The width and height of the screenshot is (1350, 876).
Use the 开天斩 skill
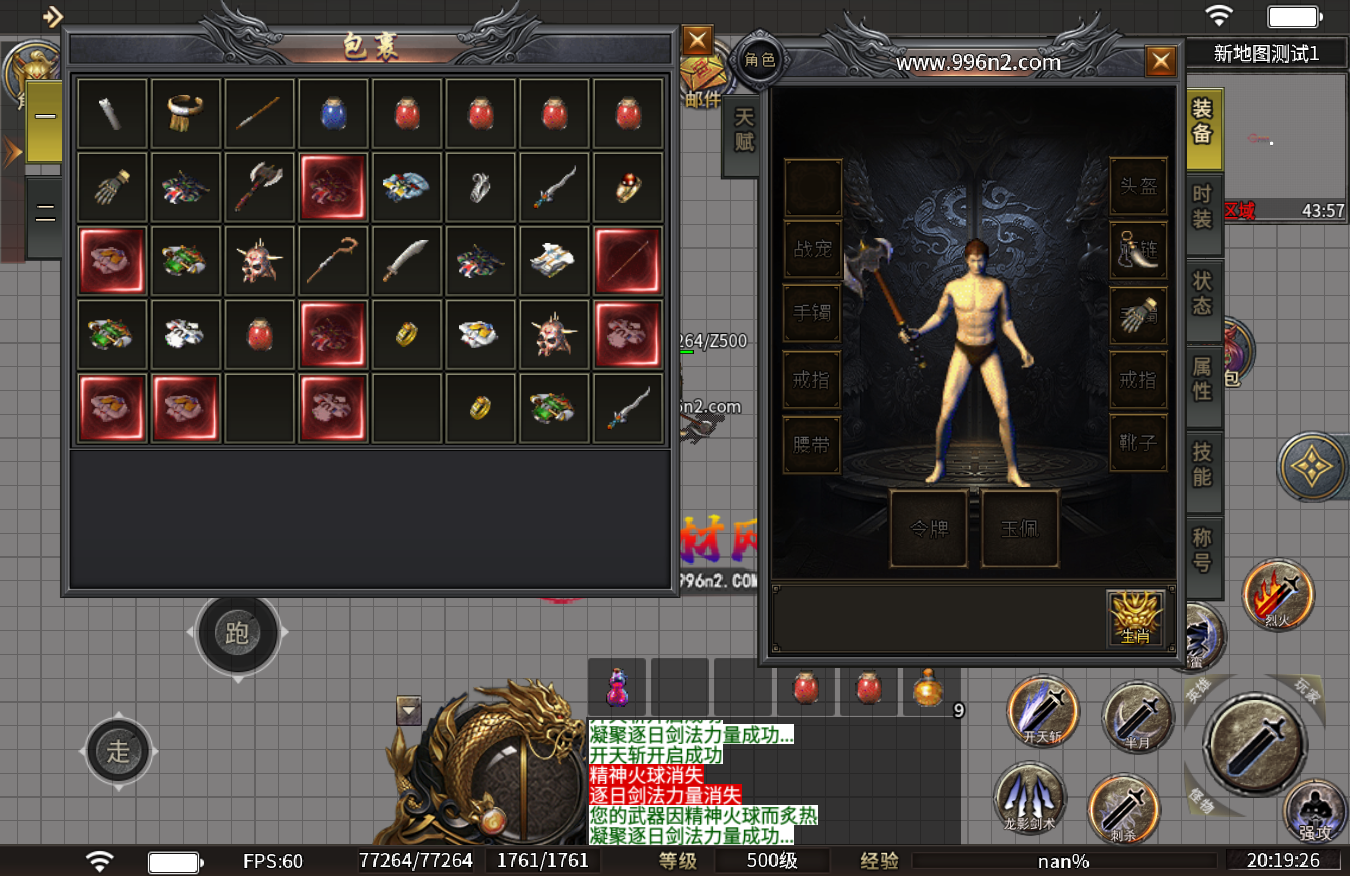click(1043, 711)
